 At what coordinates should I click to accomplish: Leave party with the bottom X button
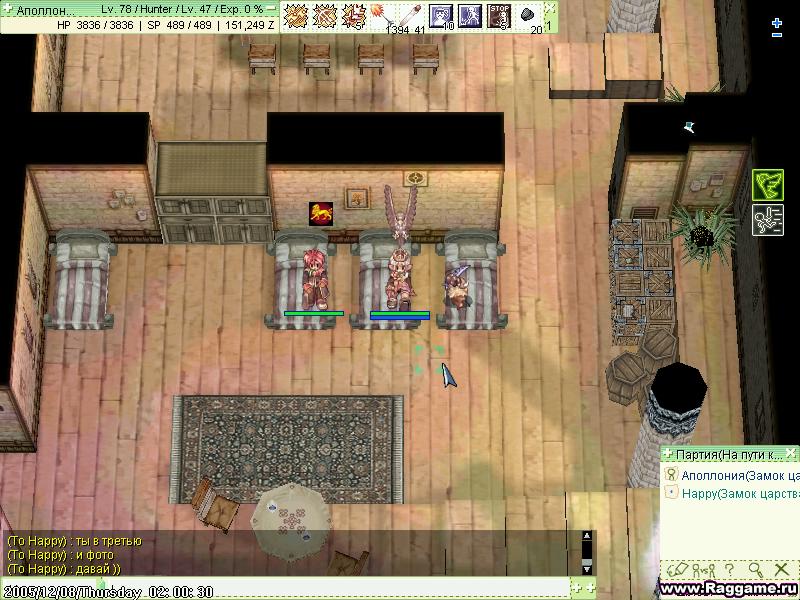pos(781,570)
